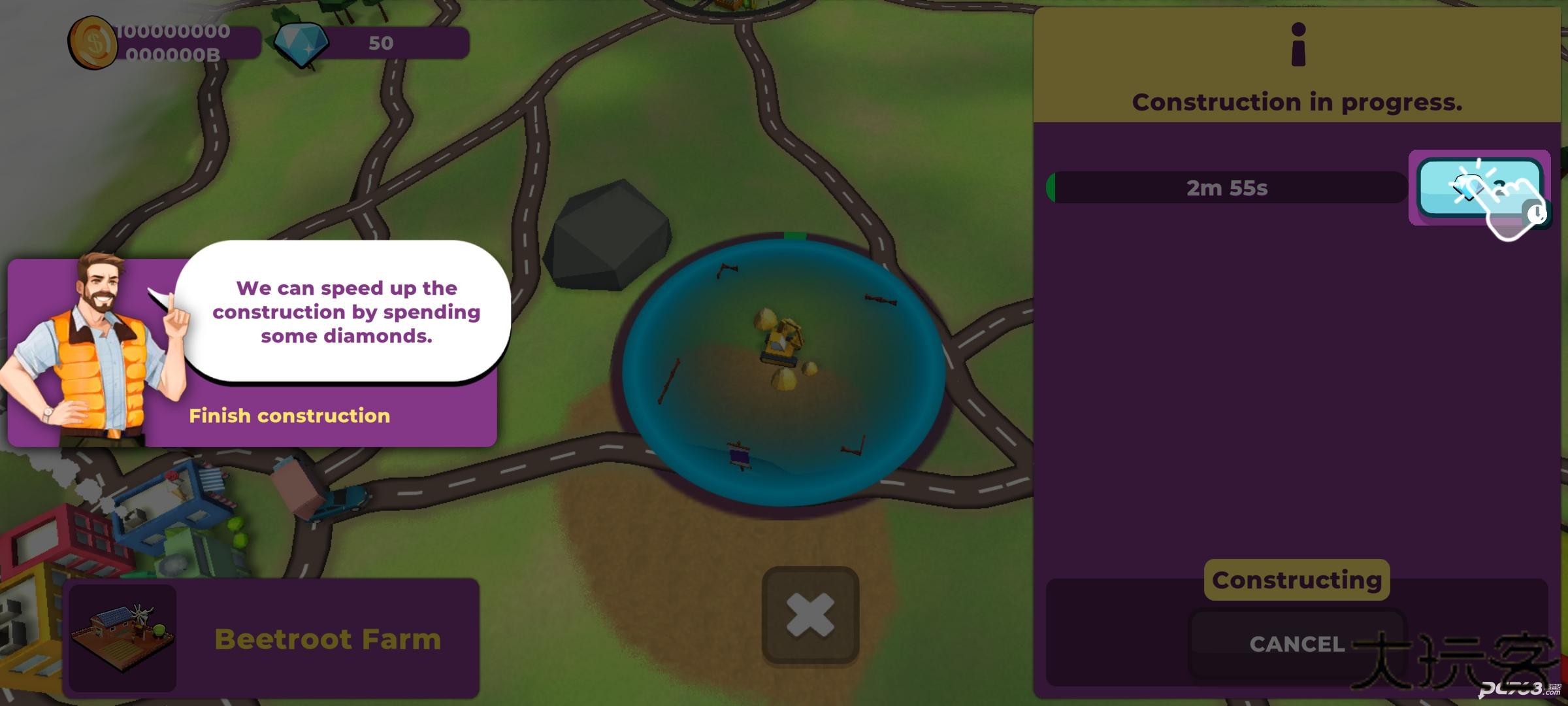This screenshot has width=1568, height=706.
Task: Cancel the construction
Action: [x=1296, y=644]
